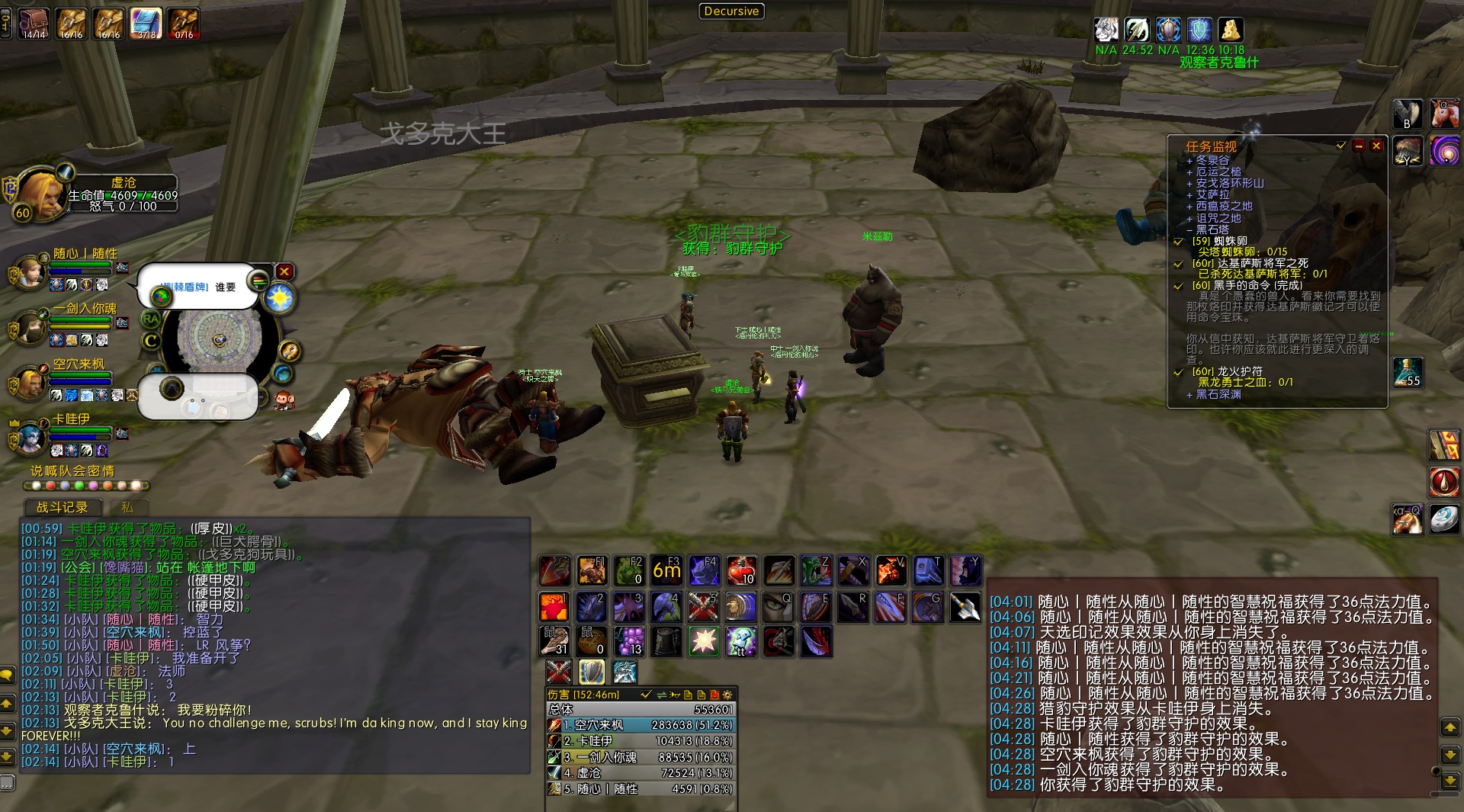Click the Decursive button at screen top
1464x812 pixels.
point(730,11)
